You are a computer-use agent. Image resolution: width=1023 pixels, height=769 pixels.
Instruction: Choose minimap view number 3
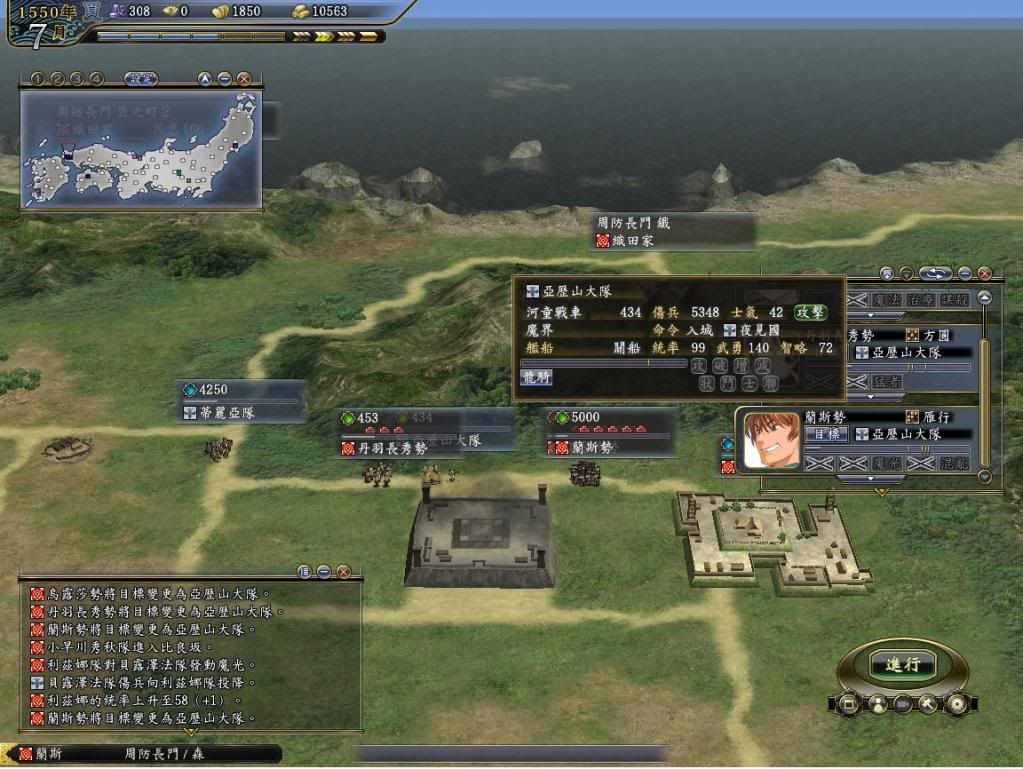77,78
